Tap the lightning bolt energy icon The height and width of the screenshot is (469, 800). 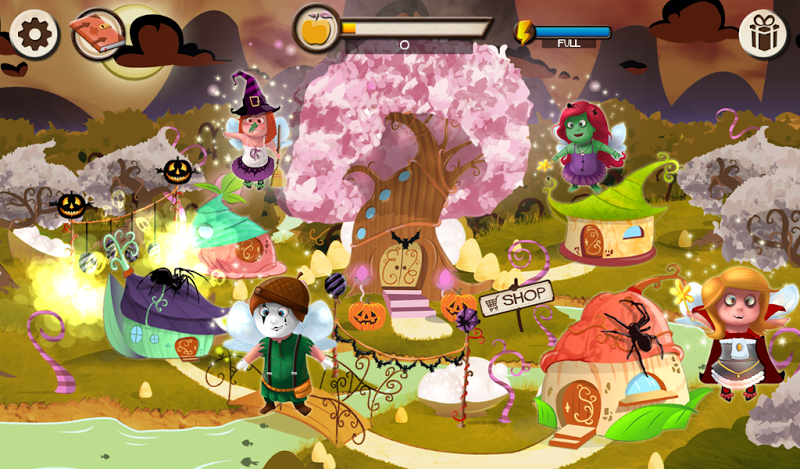click(x=525, y=32)
